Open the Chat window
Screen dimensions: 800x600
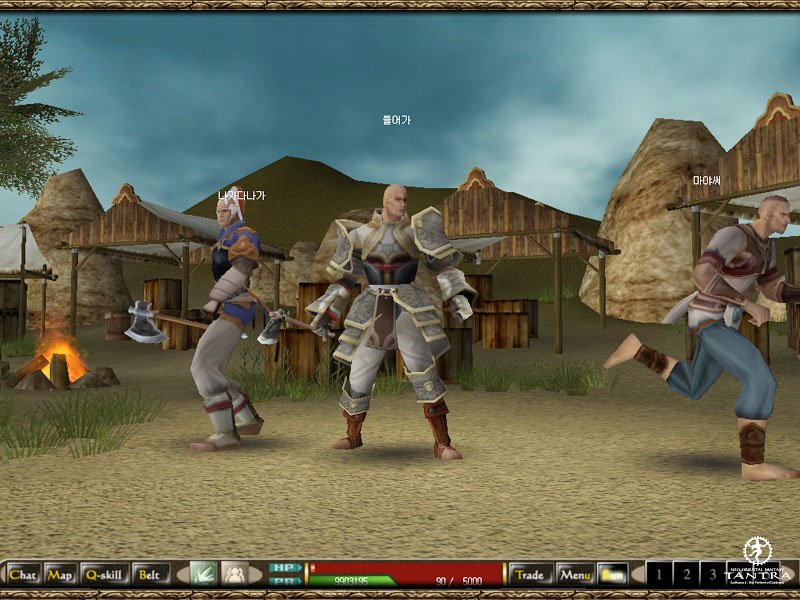(22, 575)
